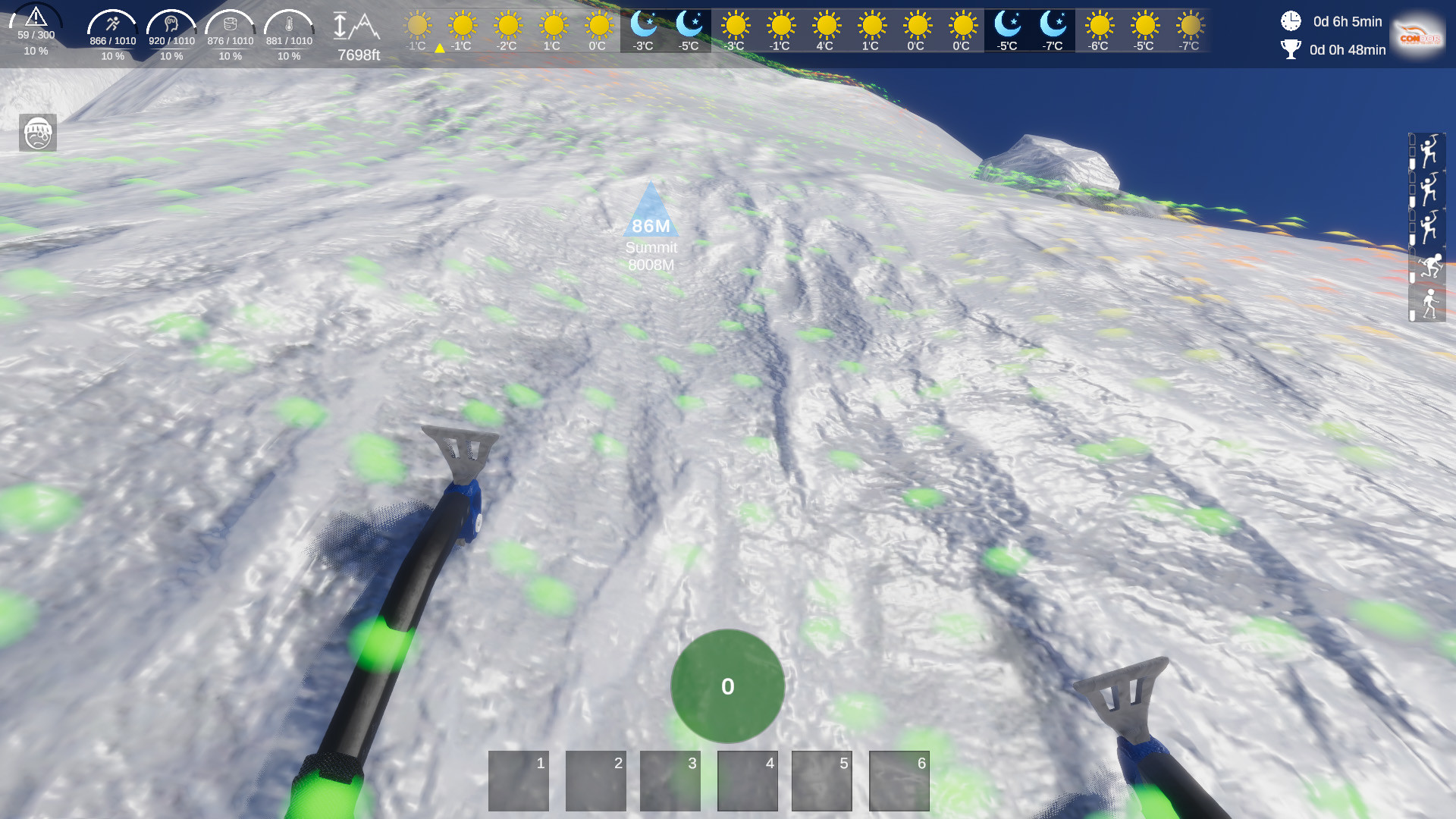Select the stamina runner gauge icon
This screenshot has width=1456, height=819.
click(111, 23)
